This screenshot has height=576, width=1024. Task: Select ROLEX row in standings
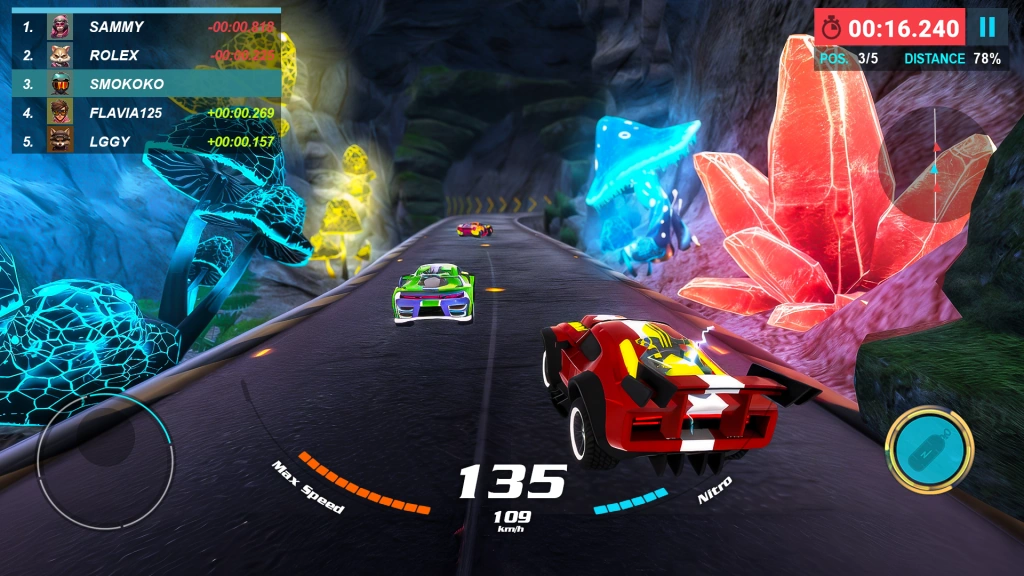pos(146,56)
